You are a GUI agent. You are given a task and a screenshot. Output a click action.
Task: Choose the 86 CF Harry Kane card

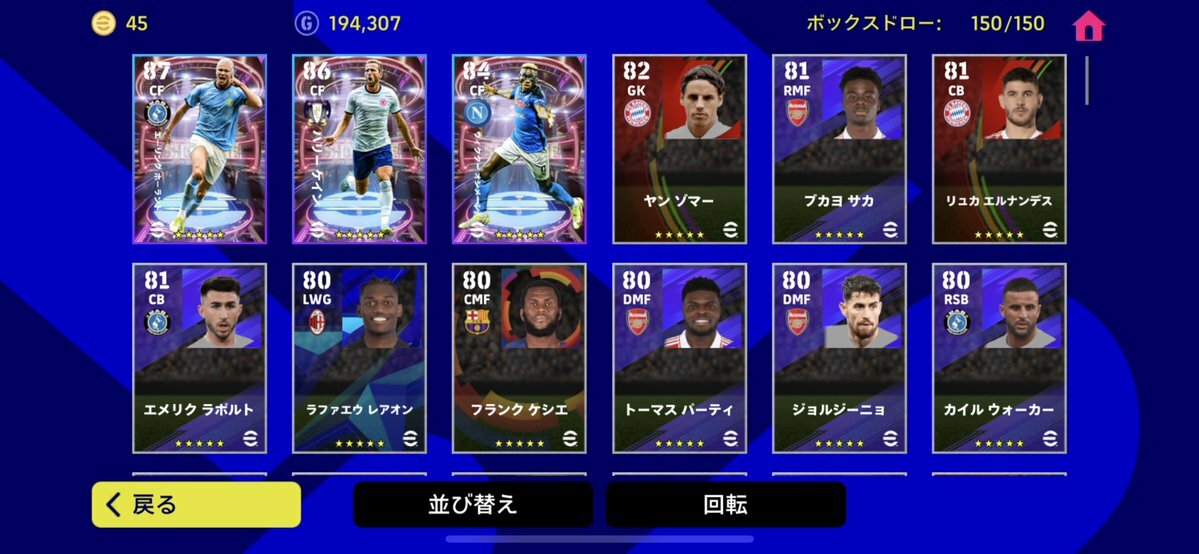(x=359, y=149)
